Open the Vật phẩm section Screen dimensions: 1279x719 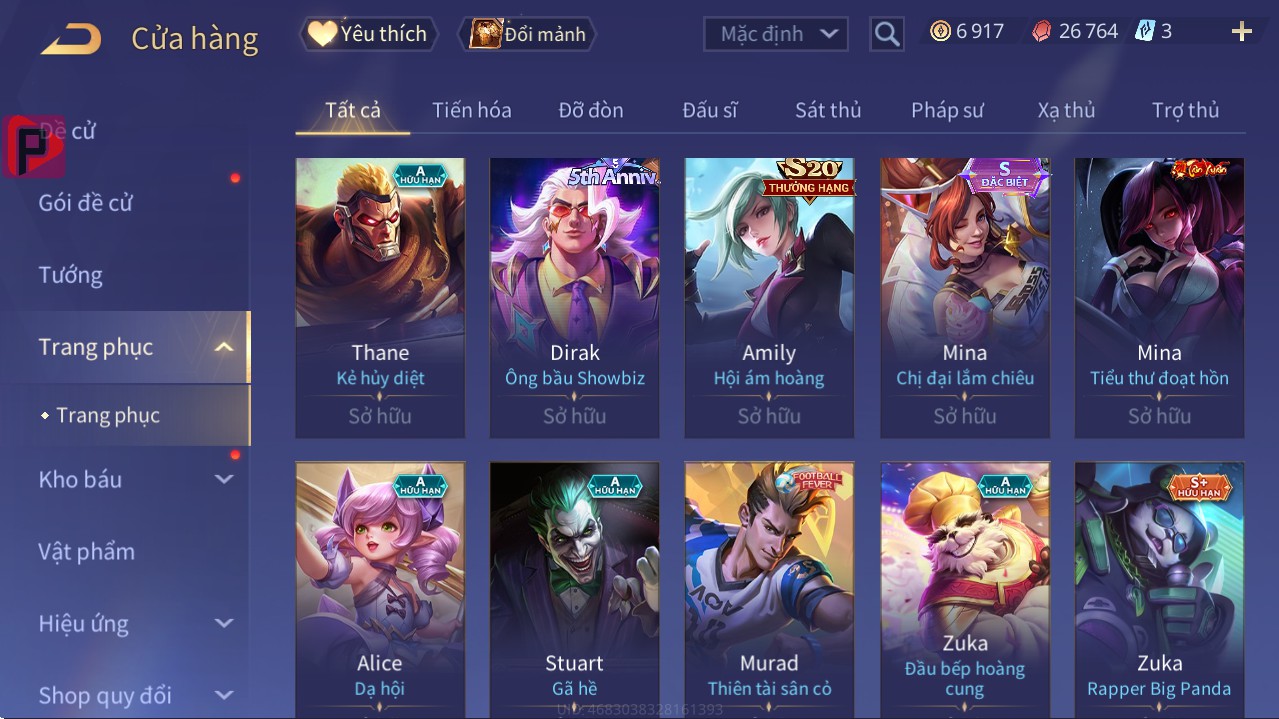click(x=87, y=552)
